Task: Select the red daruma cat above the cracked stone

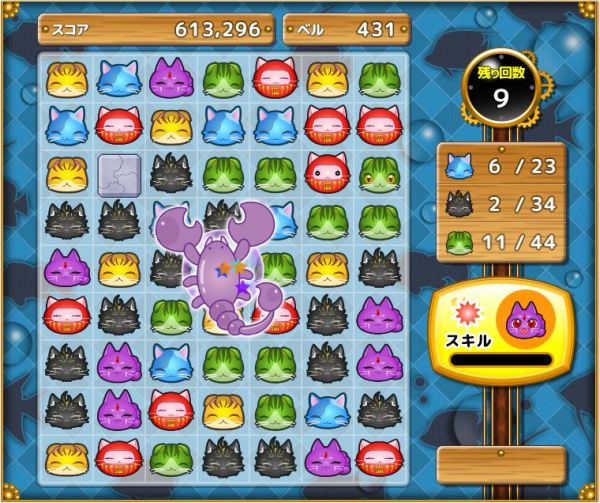Action: coord(119,125)
